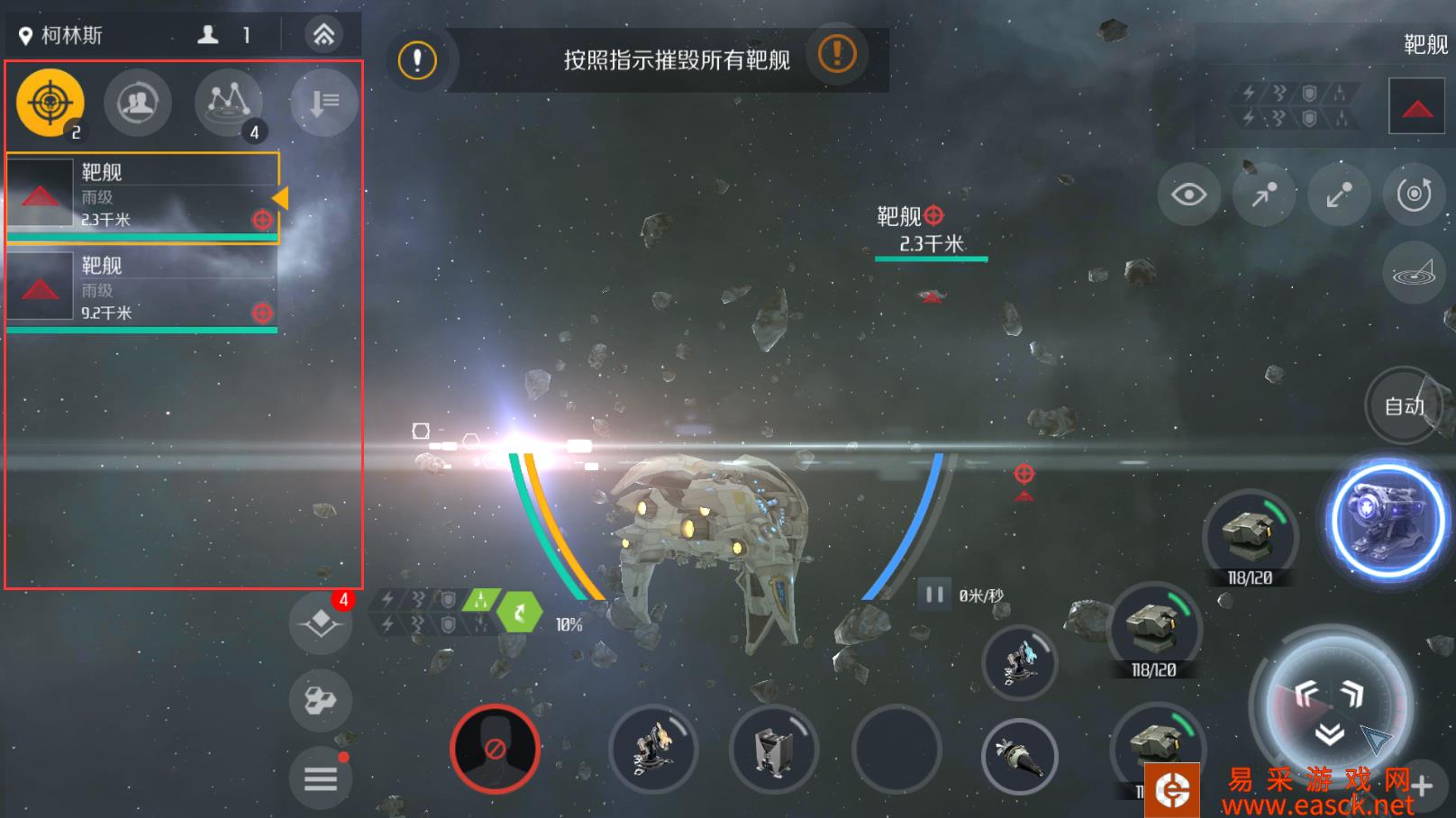The width and height of the screenshot is (1456, 818).
Task: Click the eye observe icon on the right
Action: (1191, 194)
